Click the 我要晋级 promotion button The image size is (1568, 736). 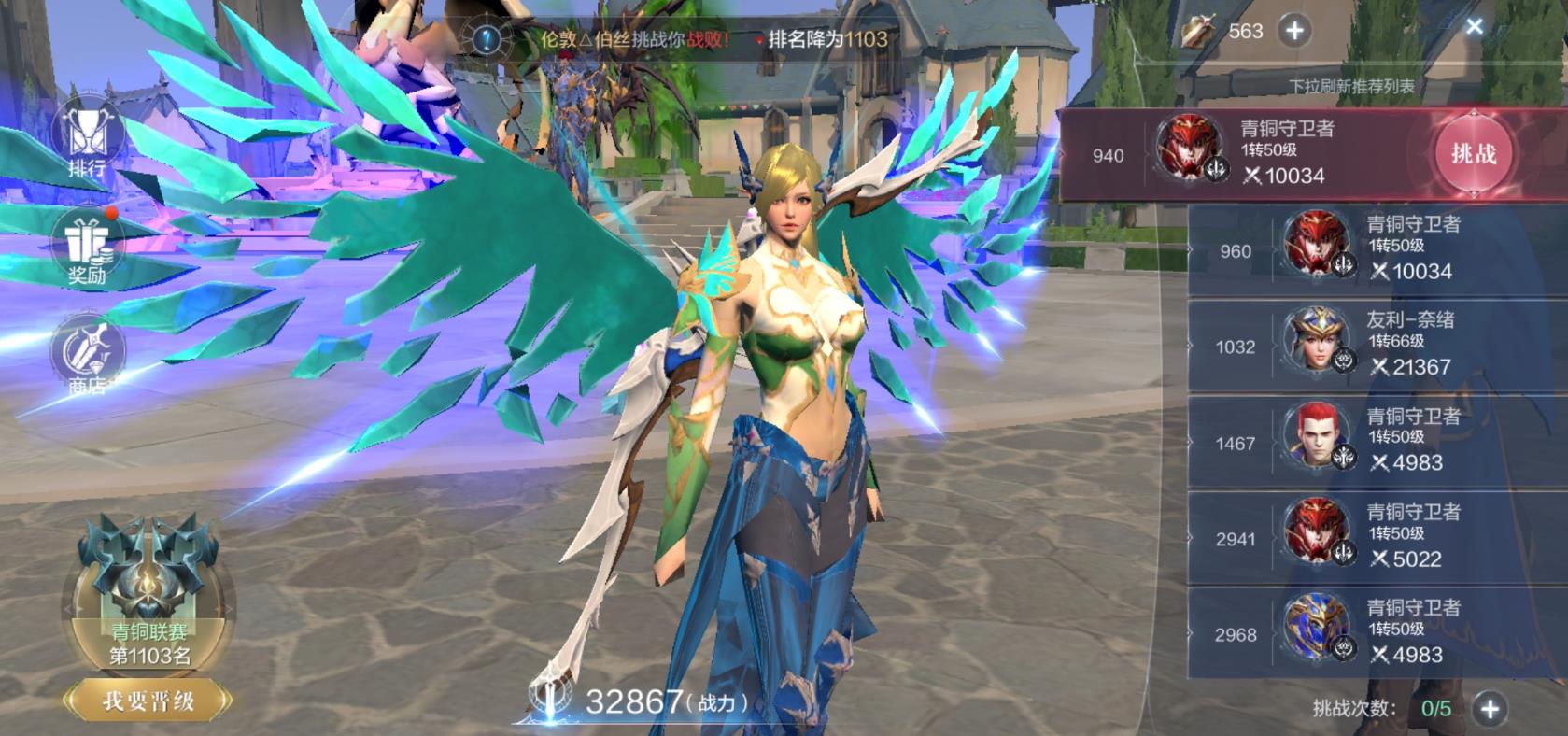148,701
